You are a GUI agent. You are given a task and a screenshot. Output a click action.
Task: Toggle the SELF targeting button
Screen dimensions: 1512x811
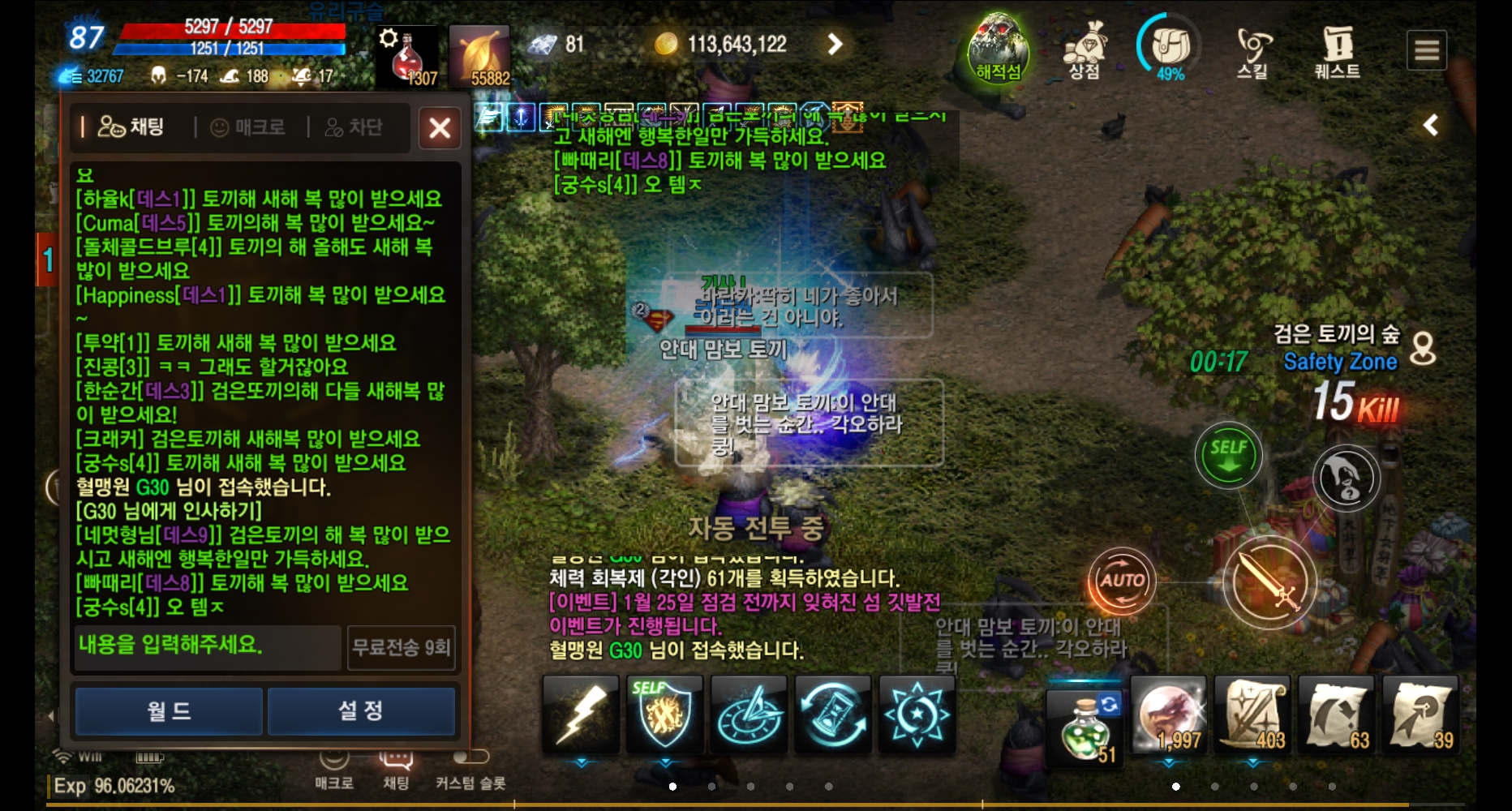[1229, 456]
